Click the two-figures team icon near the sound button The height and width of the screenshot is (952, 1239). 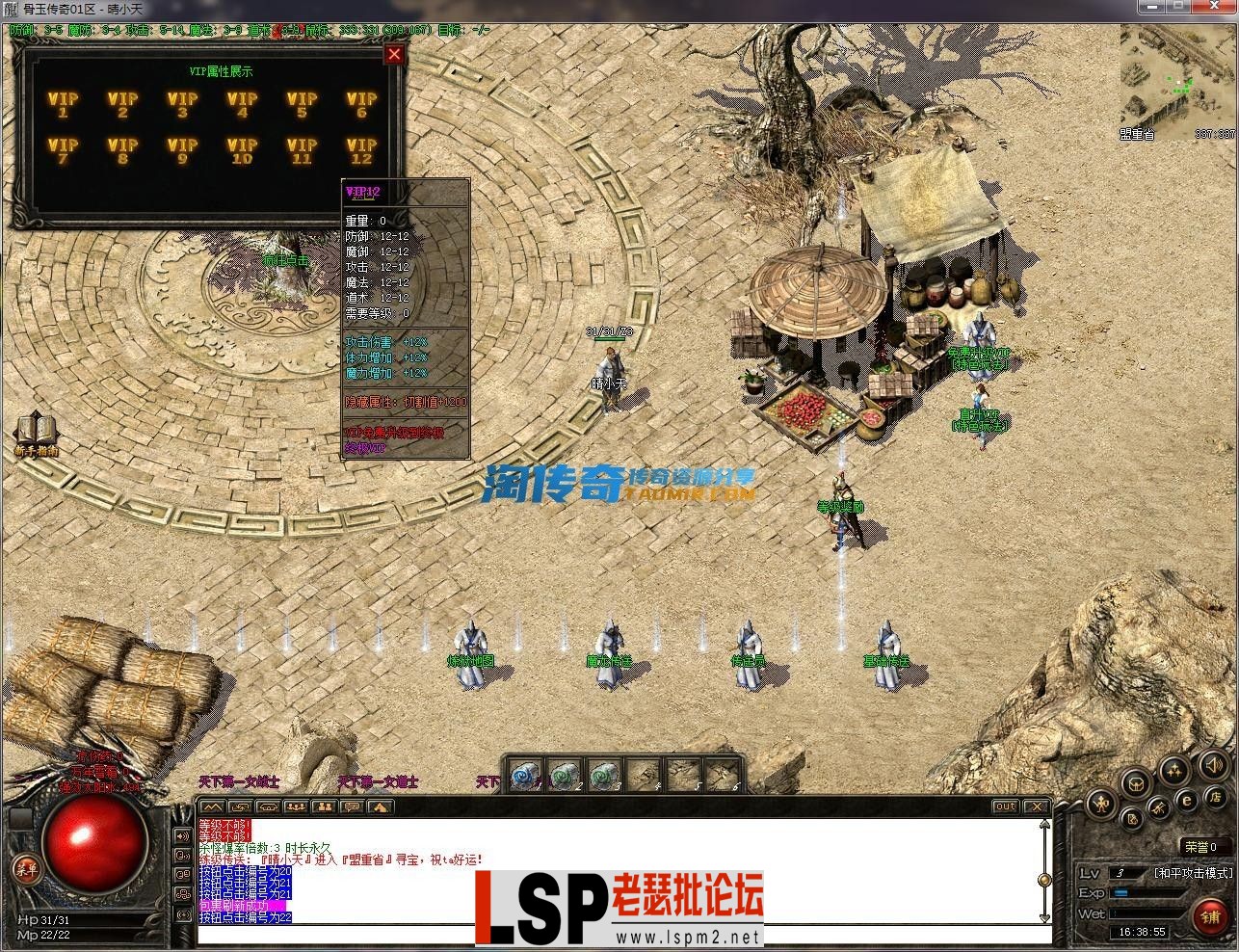(x=1174, y=771)
